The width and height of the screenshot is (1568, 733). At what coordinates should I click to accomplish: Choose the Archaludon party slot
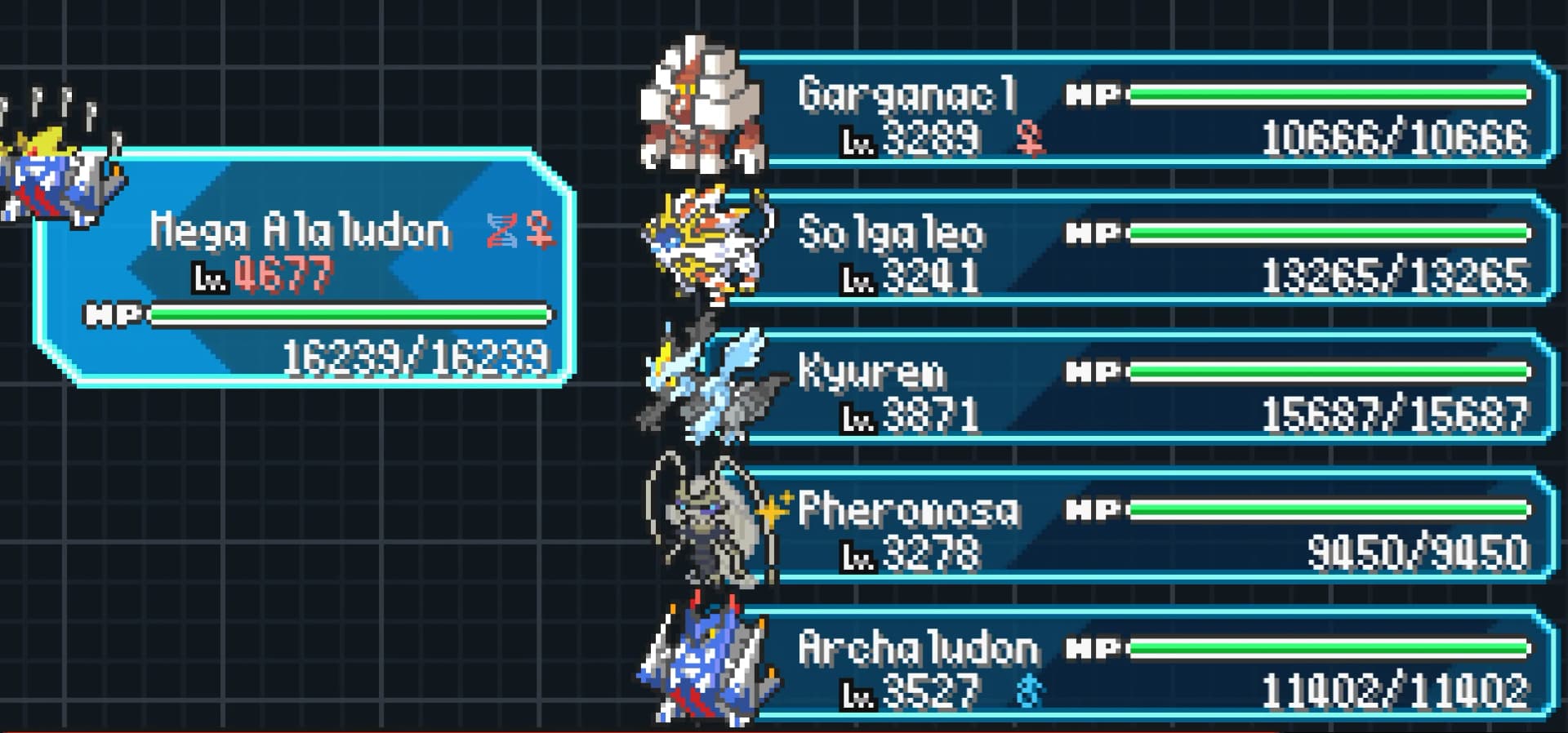coord(1143,665)
